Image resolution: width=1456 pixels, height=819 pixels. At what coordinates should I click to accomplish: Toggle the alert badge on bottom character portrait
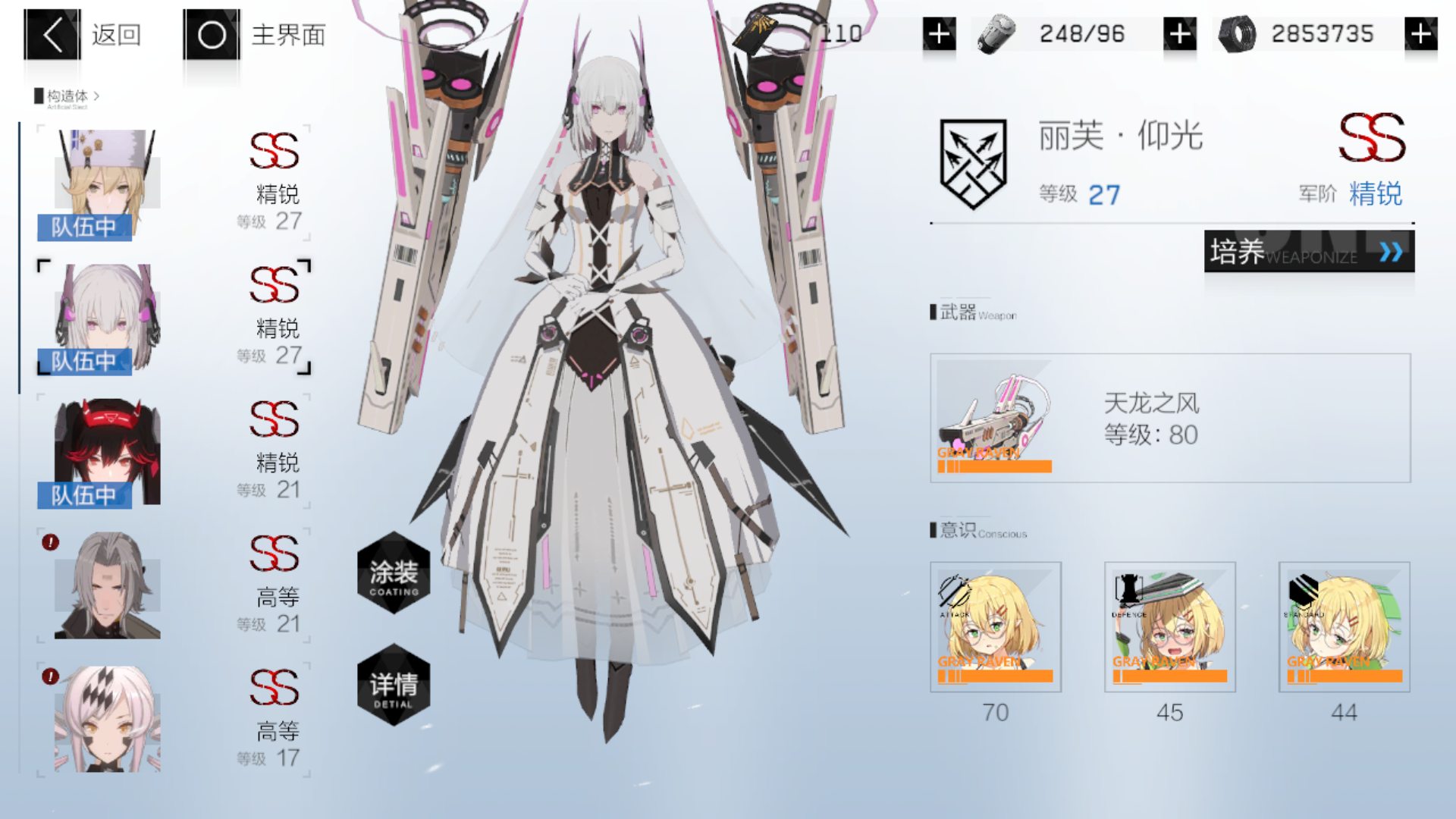49,676
